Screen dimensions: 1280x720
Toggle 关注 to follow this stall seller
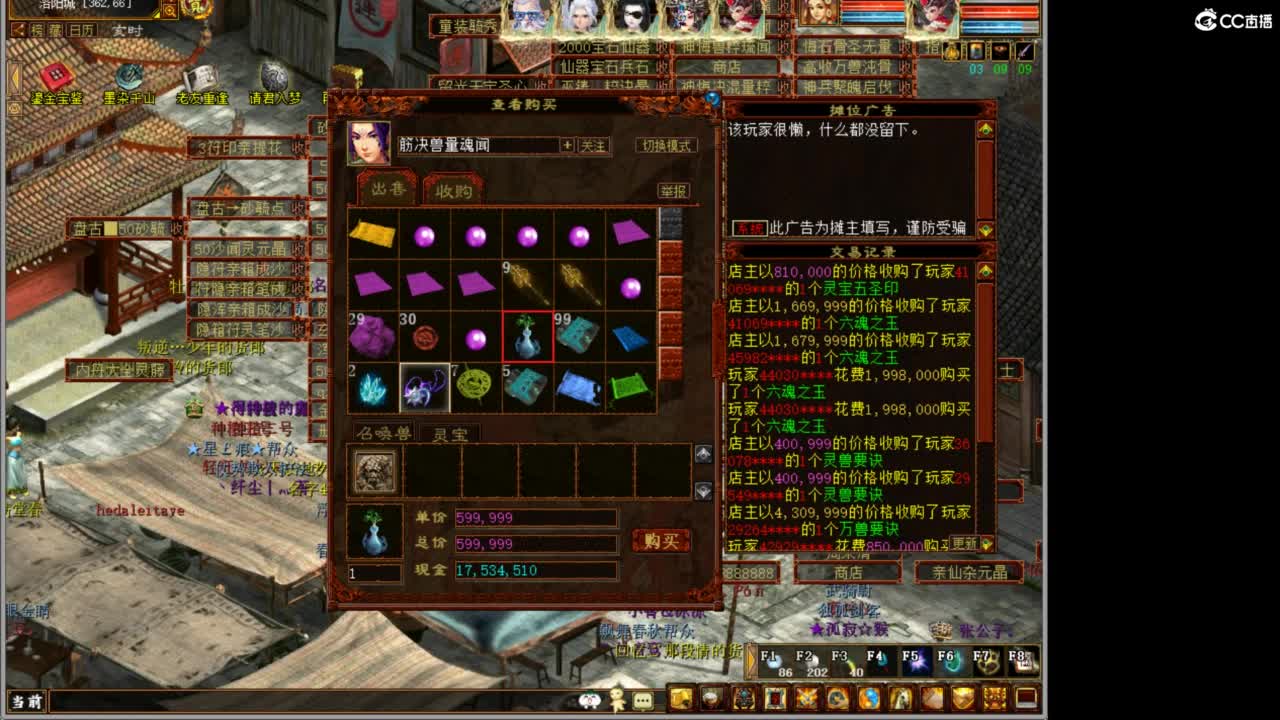pos(595,146)
